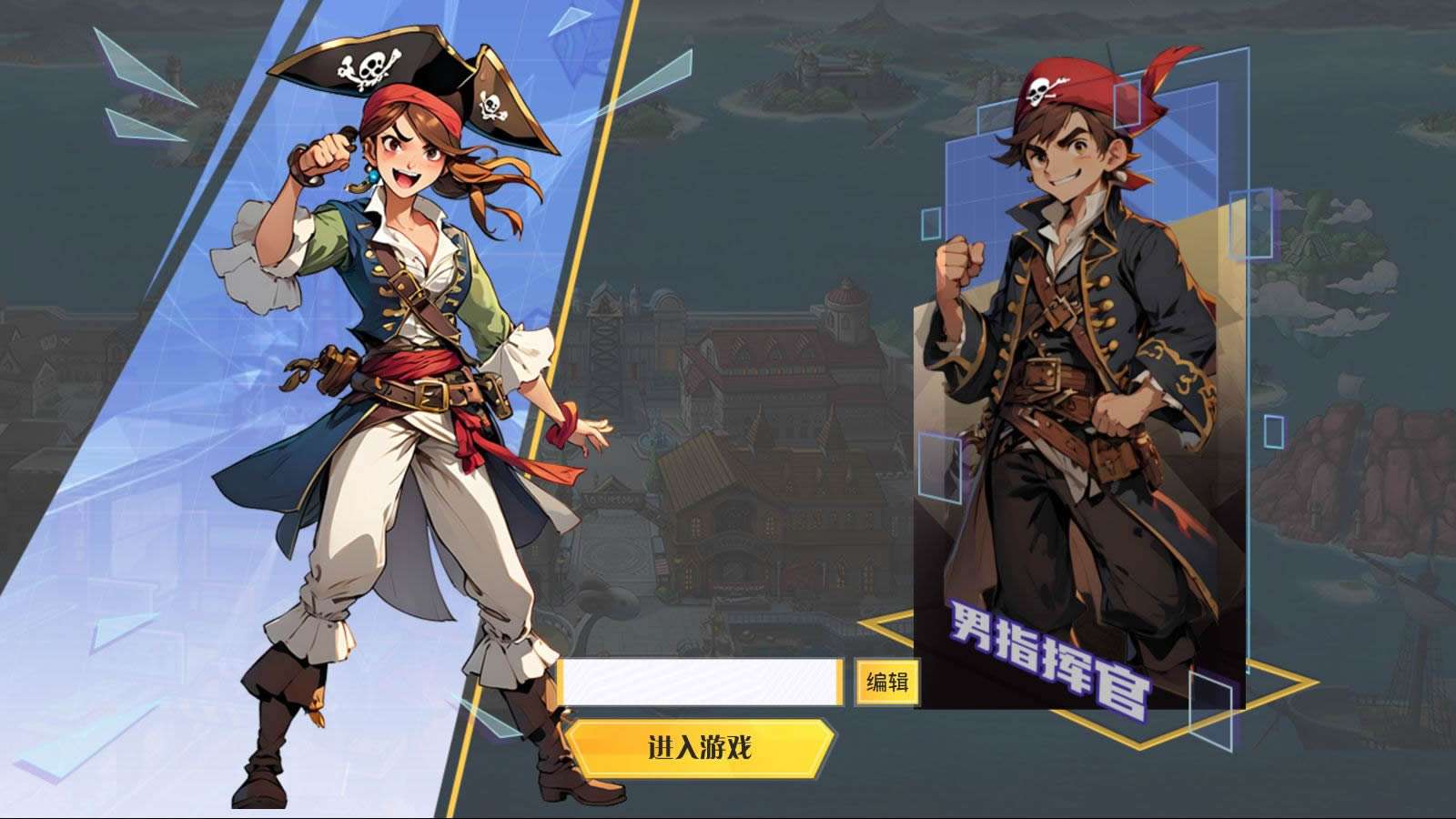Screen dimensions: 1456x819
Task: Open the character preview on the left panel
Action: pyautogui.click(x=391, y=409)
